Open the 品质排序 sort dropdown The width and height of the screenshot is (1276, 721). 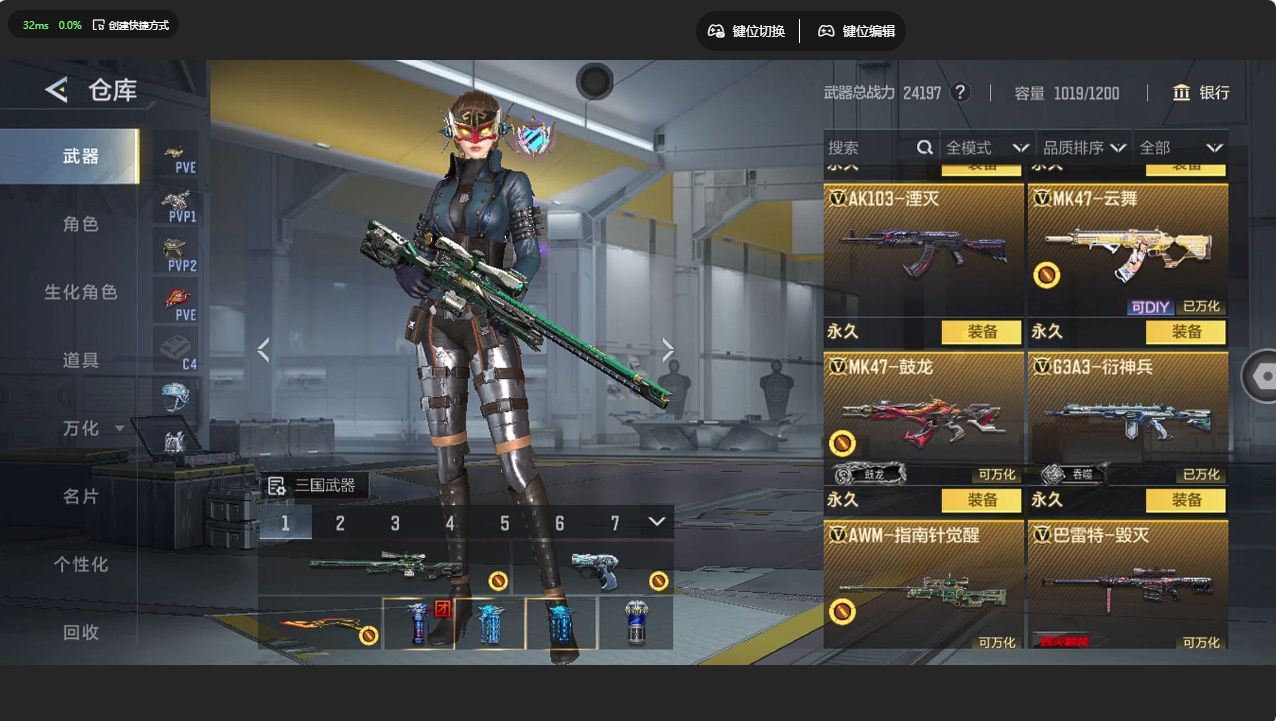pos(1084,148)
